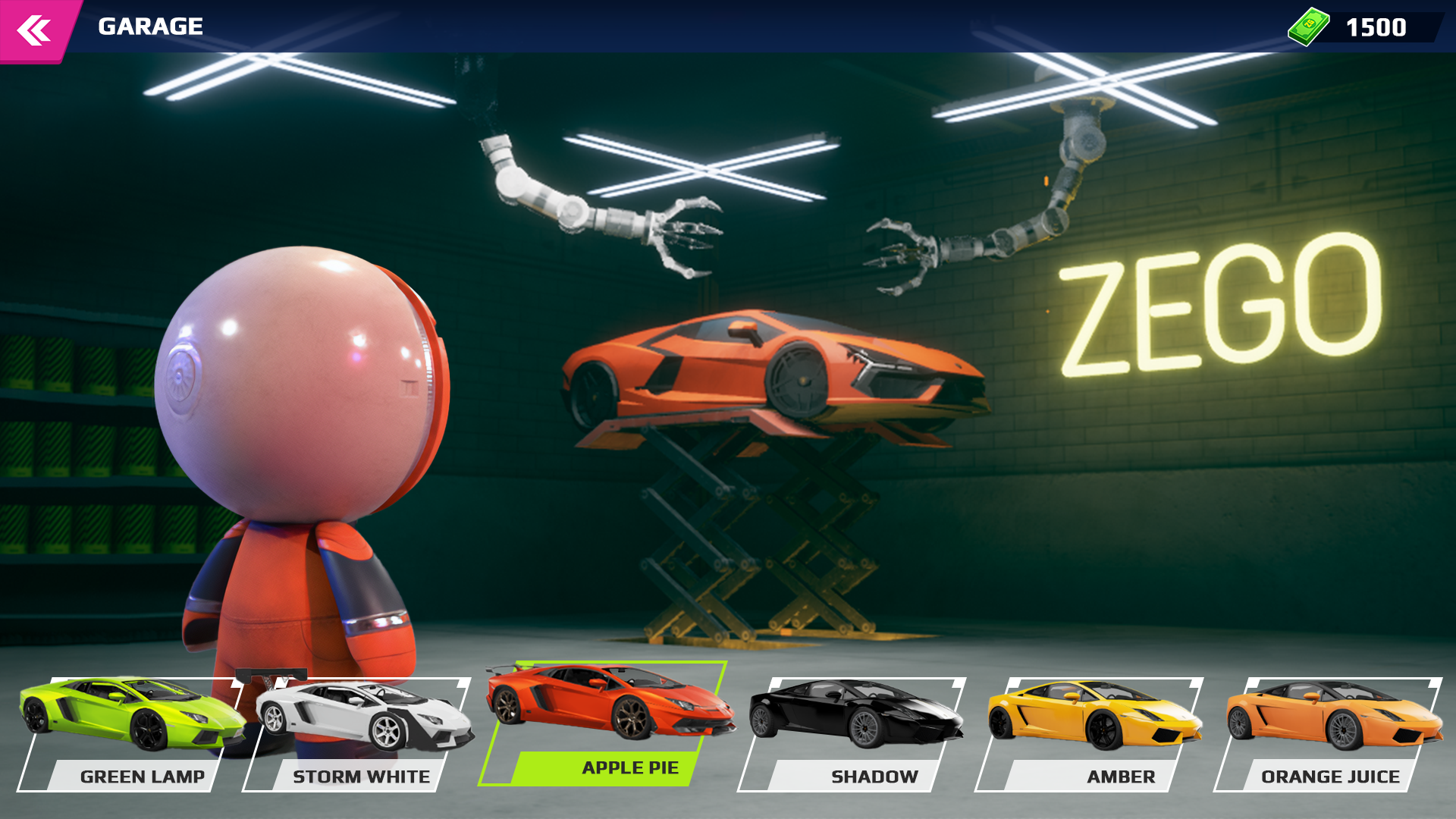Click the STORM WHITE name label
Screen dimensions: 1456x819
(361, 776)
